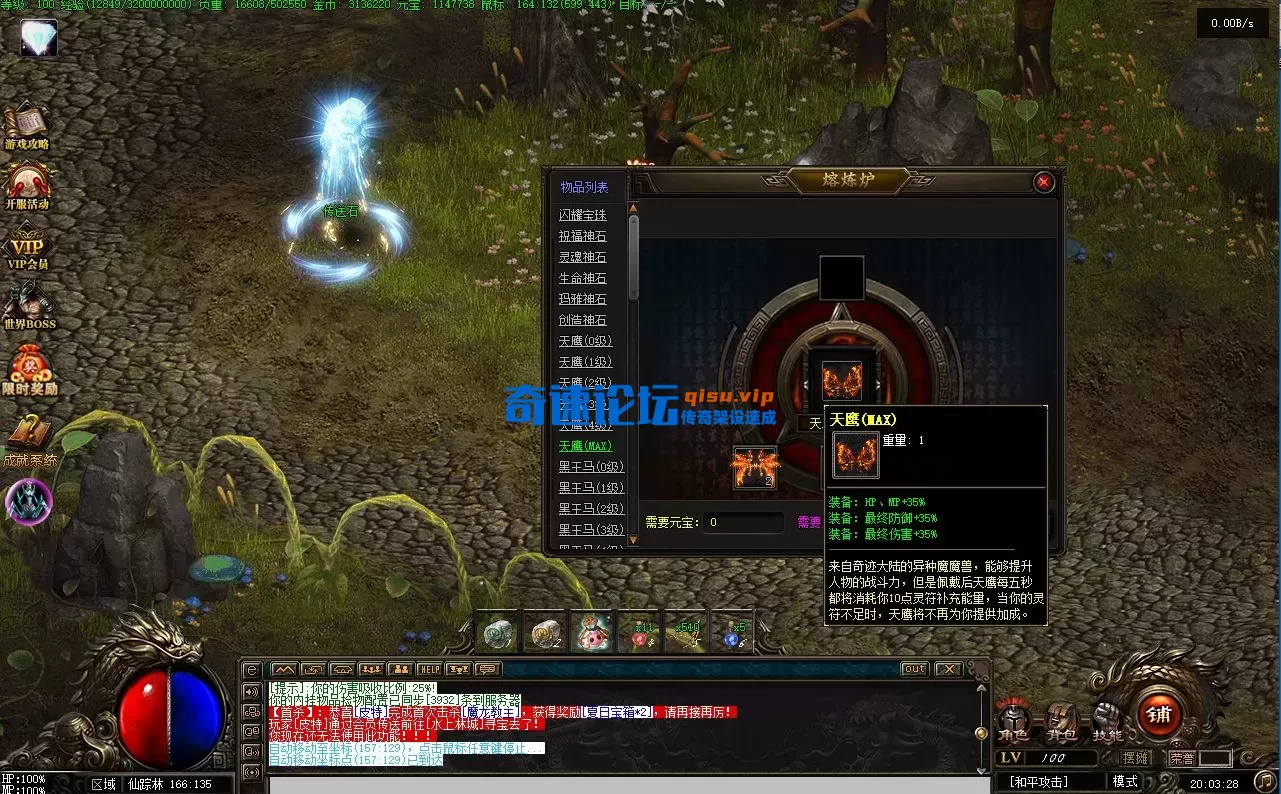Screen dimensions: 1281x794
Task: Select the 技能 skills fist icon
Action: (x=1106, y=714)
